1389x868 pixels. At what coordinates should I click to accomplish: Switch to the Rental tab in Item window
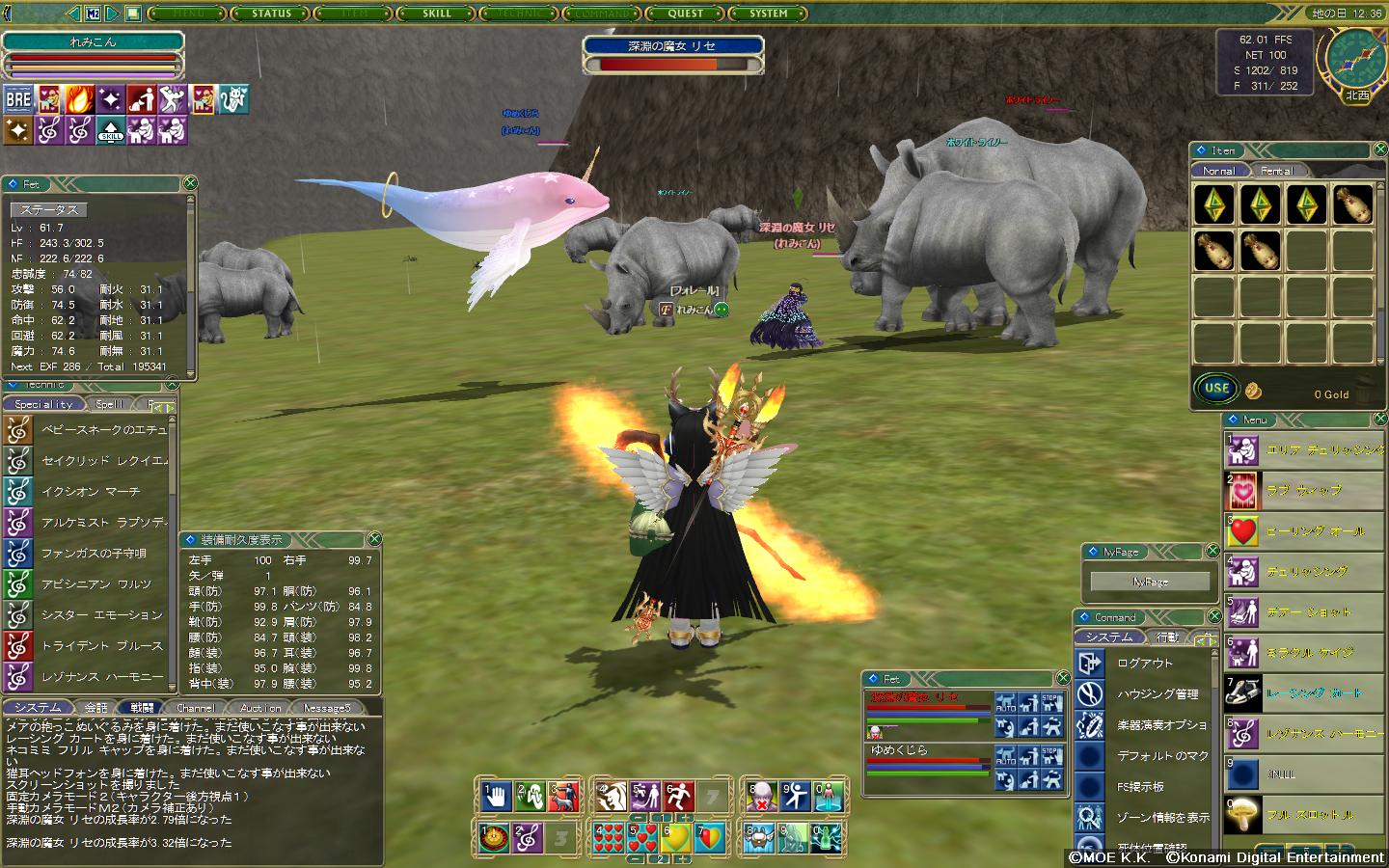click(x=1277, y=171)
